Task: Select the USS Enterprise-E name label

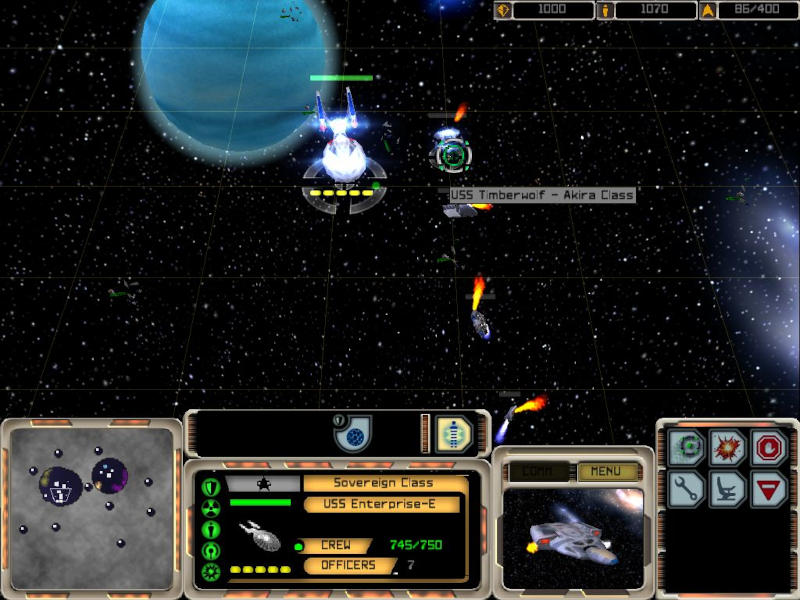Action: [384, 504]
